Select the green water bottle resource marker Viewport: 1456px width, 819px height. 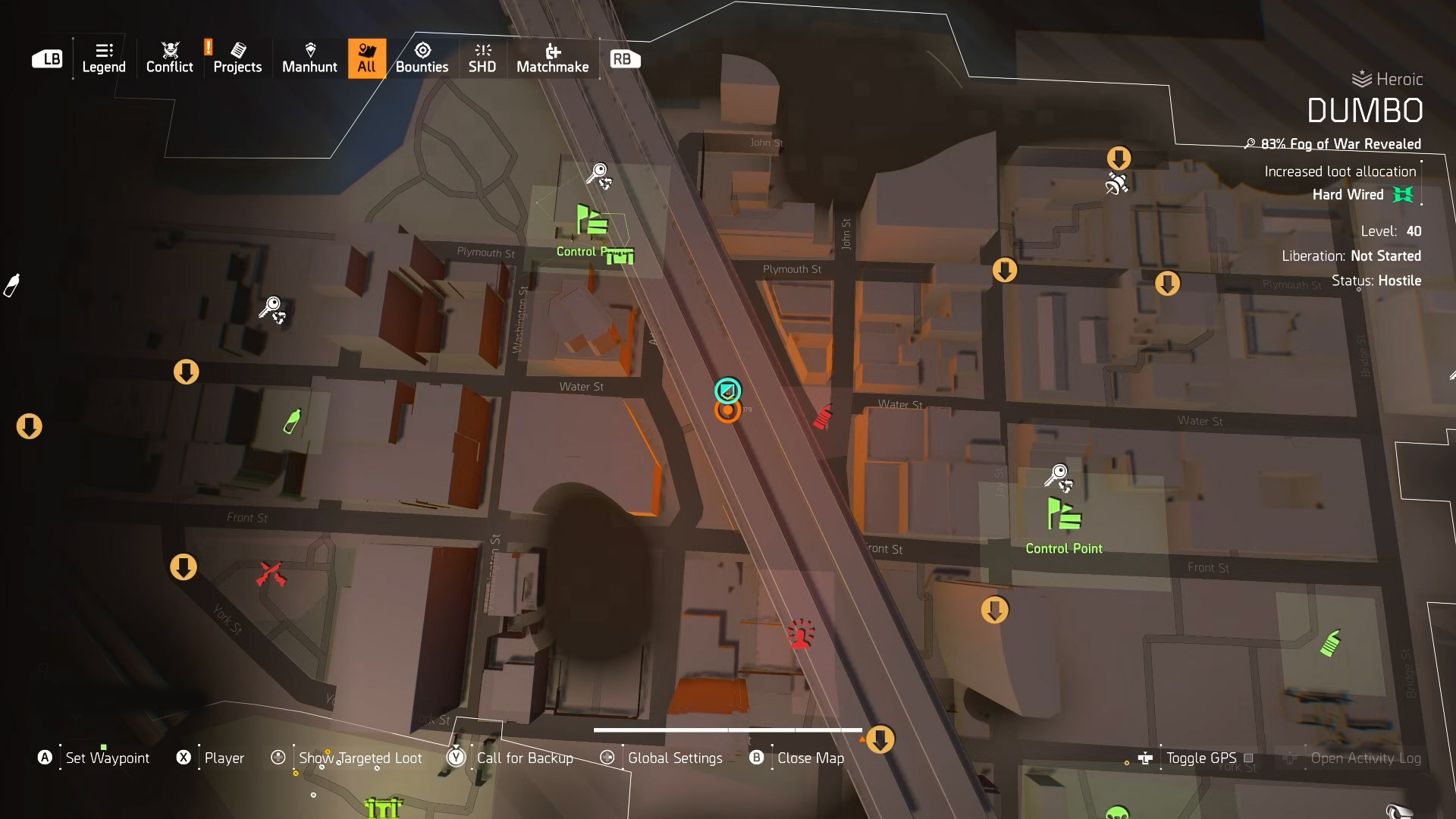click(292, 422)
